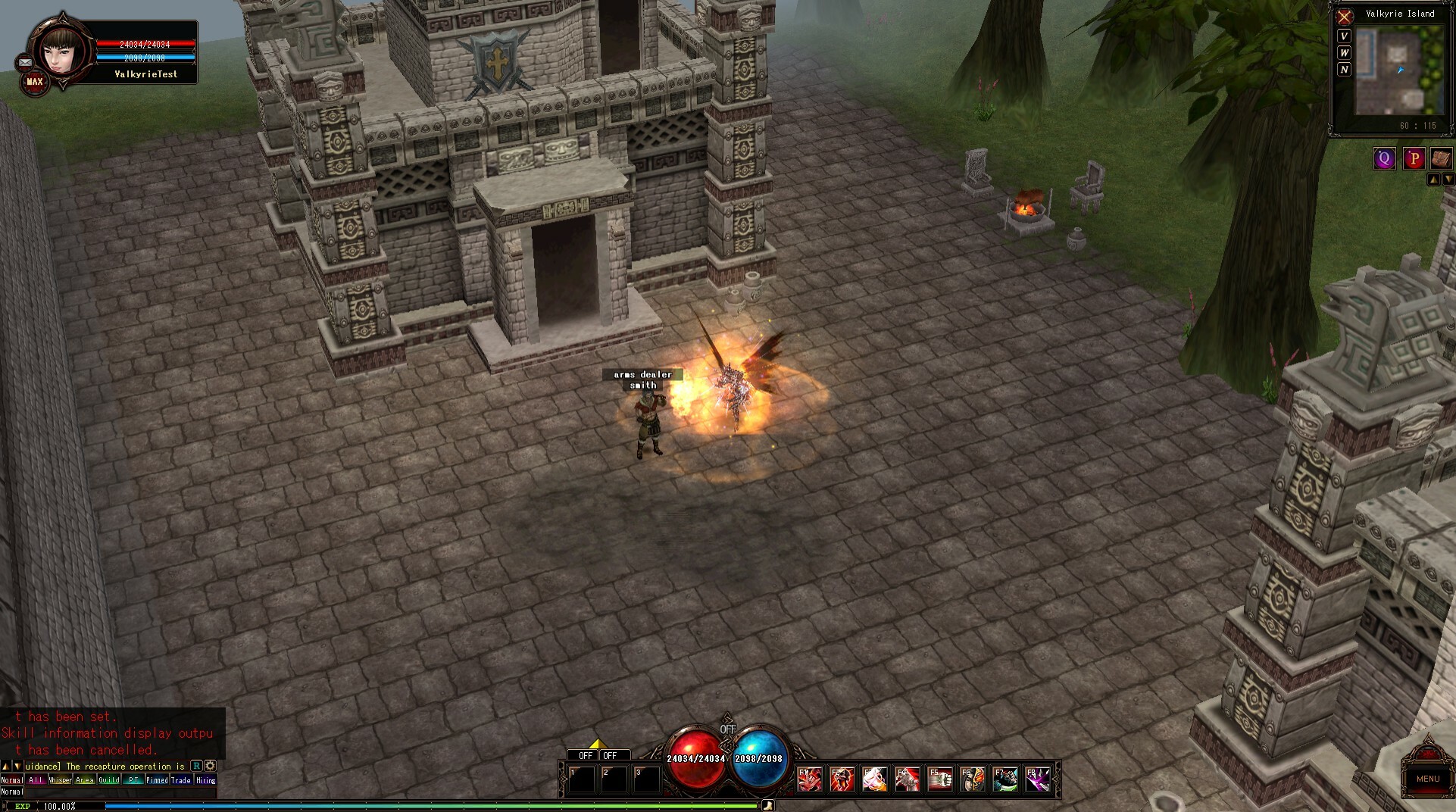Open the Q quest window icon

[1384, 158]
